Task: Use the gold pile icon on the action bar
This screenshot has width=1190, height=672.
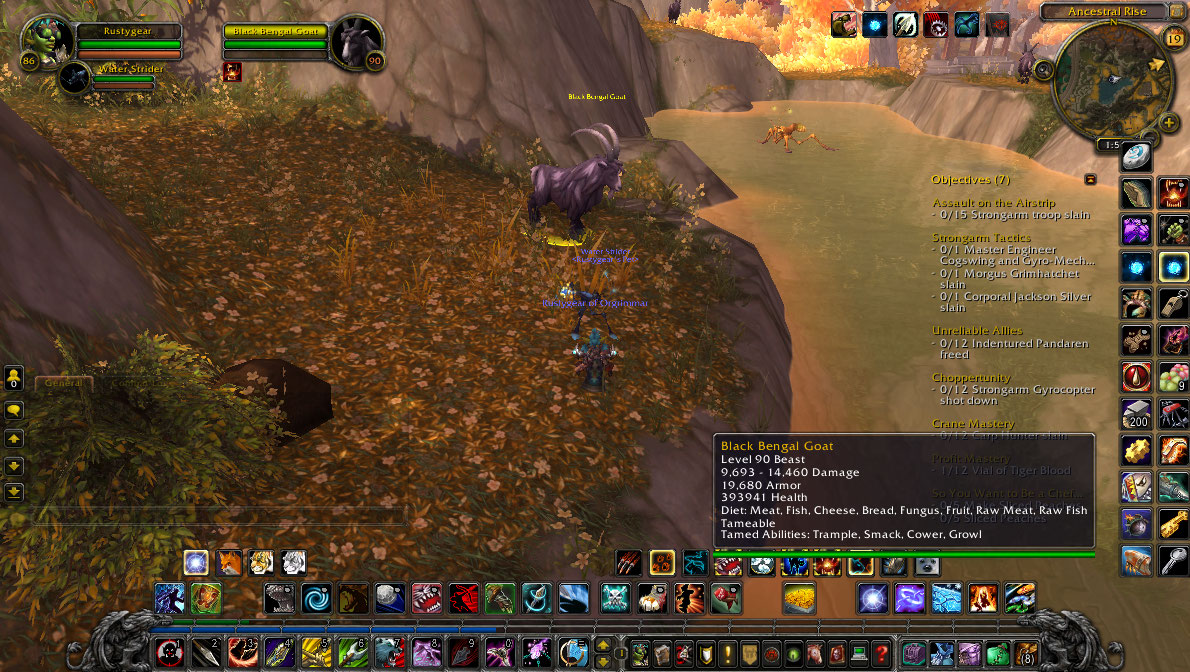Action: pyautogui.click(x=799, y=598)
